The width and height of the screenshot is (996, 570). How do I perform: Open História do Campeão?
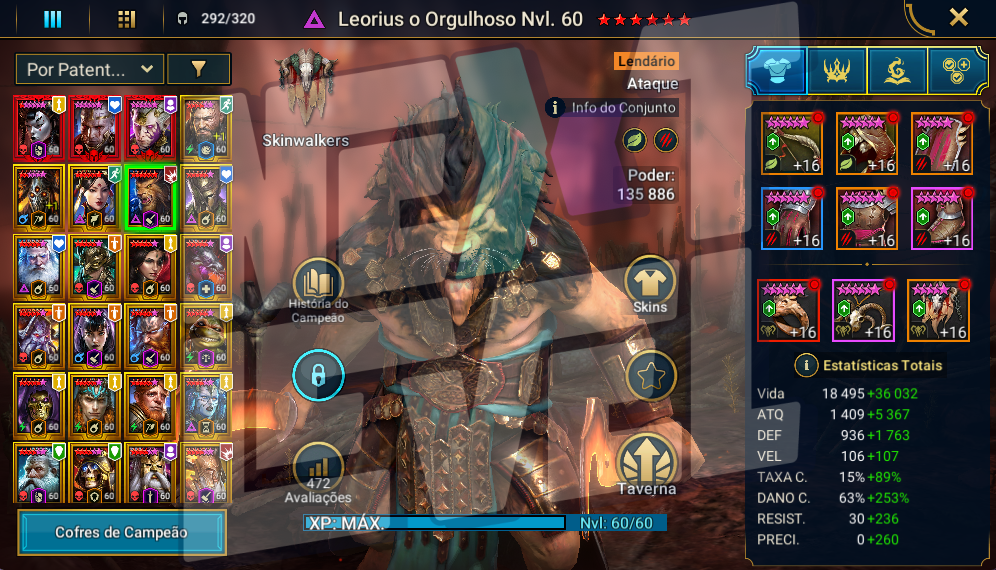pos(318,285)
